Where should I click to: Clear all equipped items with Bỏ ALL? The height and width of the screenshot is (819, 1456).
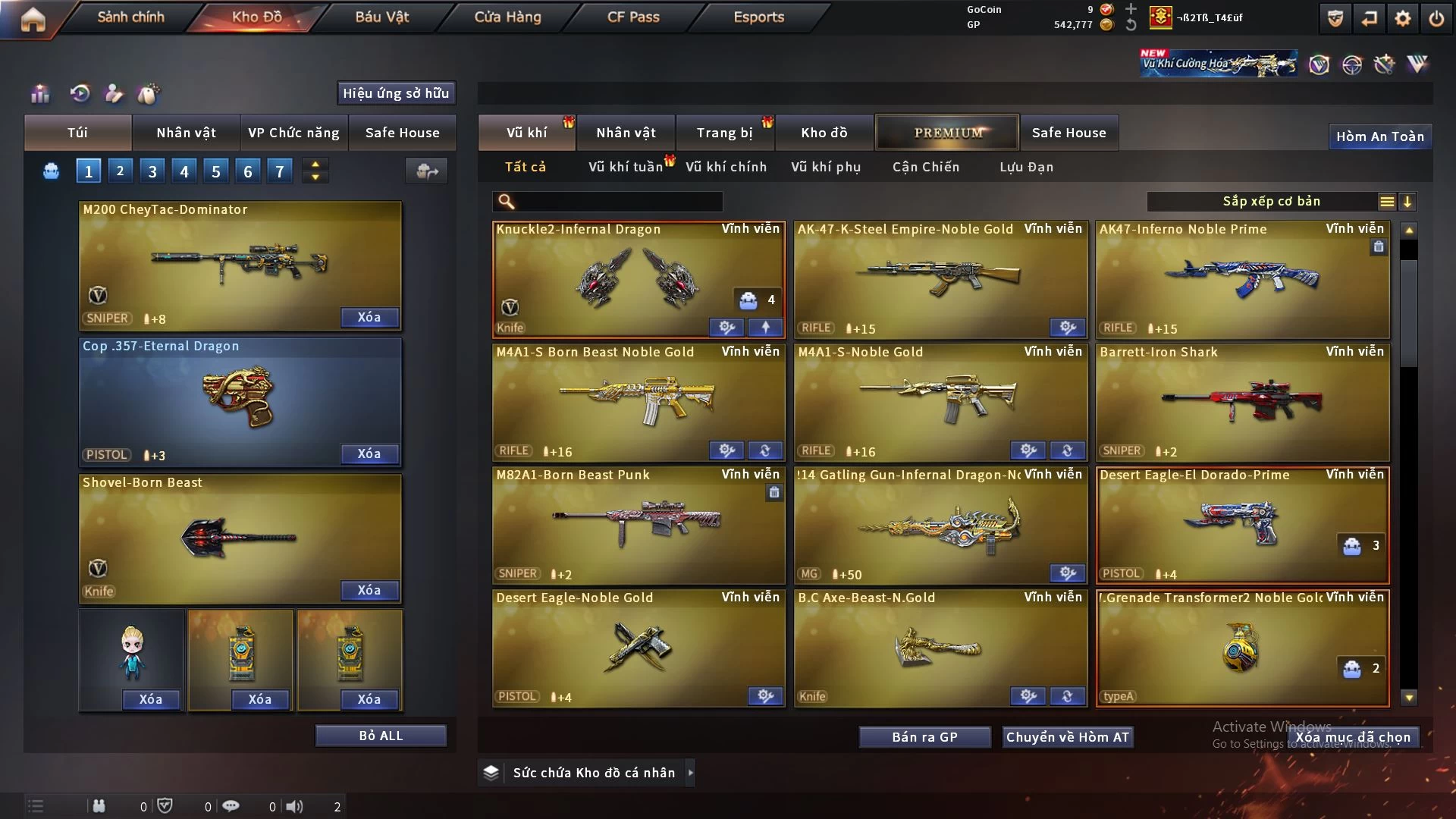pyautogui.click(x=381, y=736)
